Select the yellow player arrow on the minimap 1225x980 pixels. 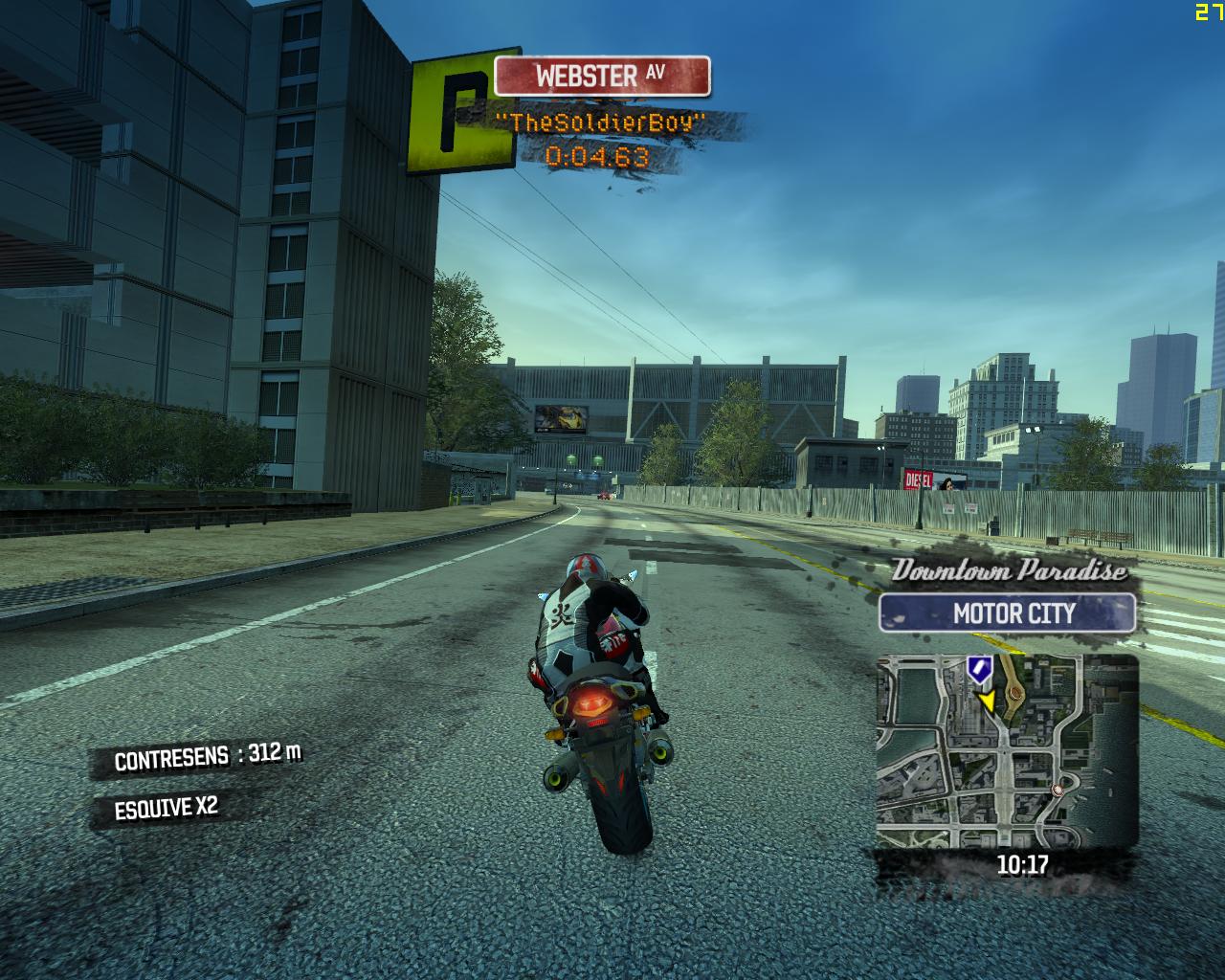tap(987, 700)
